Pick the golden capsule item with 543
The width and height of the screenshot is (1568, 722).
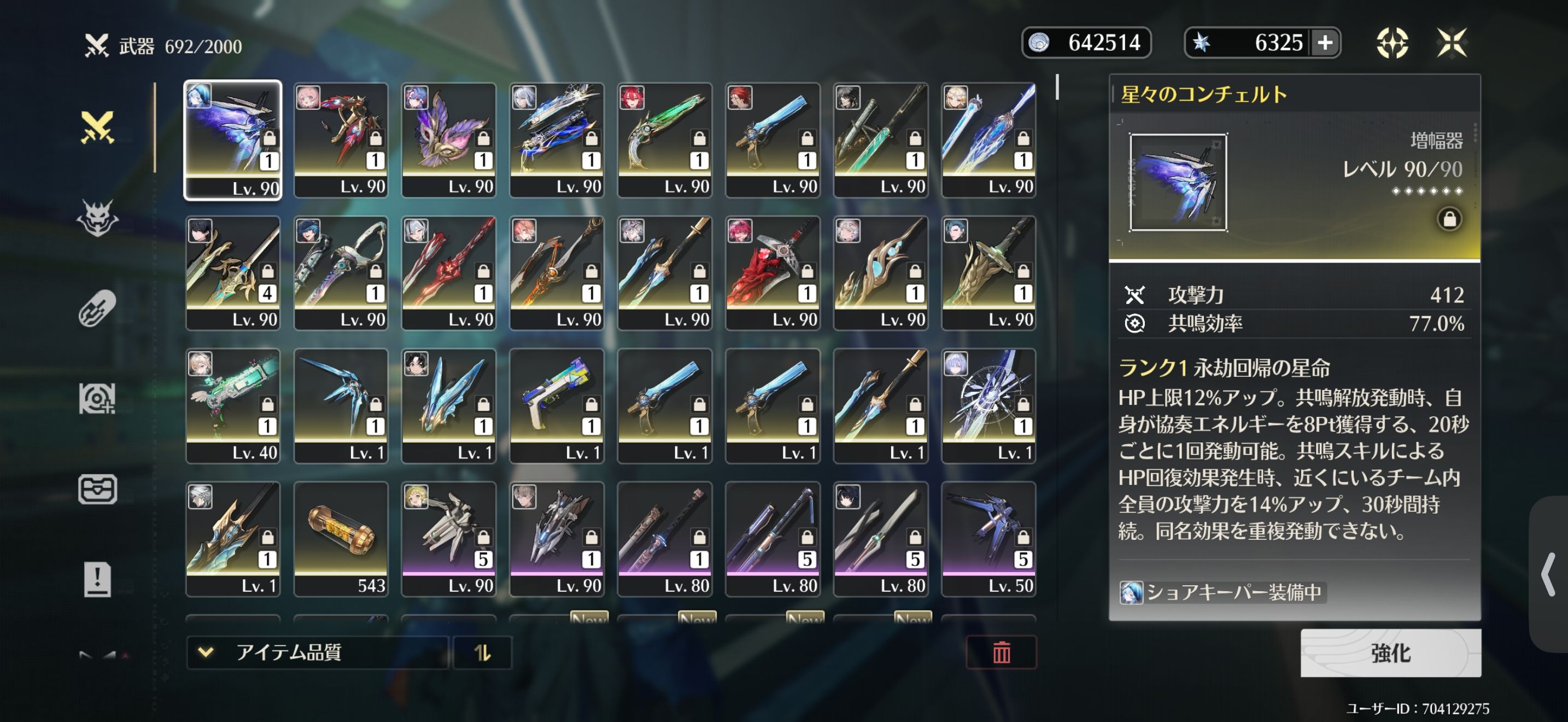coord(340,538)
